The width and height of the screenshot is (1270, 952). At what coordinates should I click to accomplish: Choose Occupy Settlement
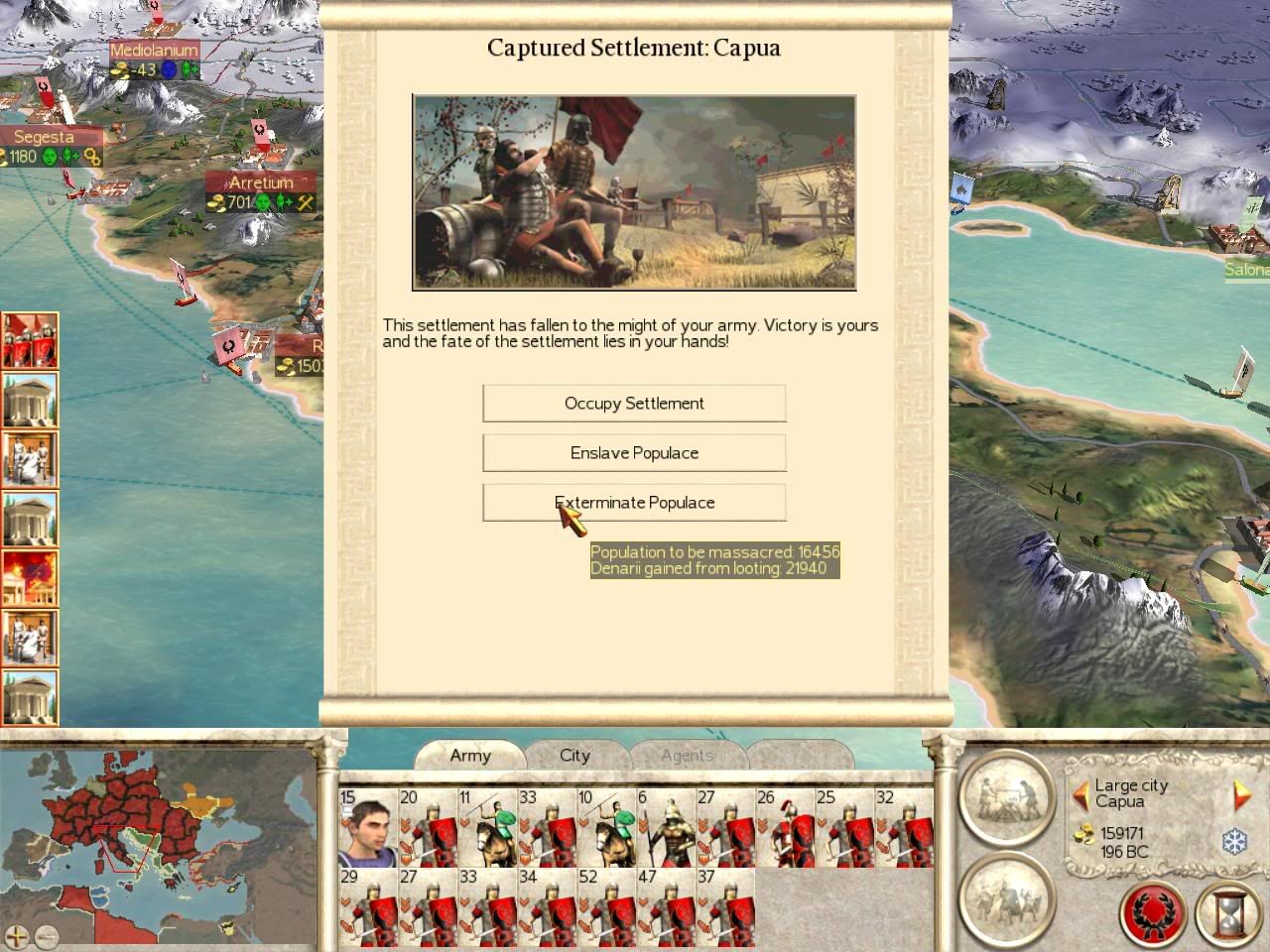pyautogui.click(x=634, y=404)
